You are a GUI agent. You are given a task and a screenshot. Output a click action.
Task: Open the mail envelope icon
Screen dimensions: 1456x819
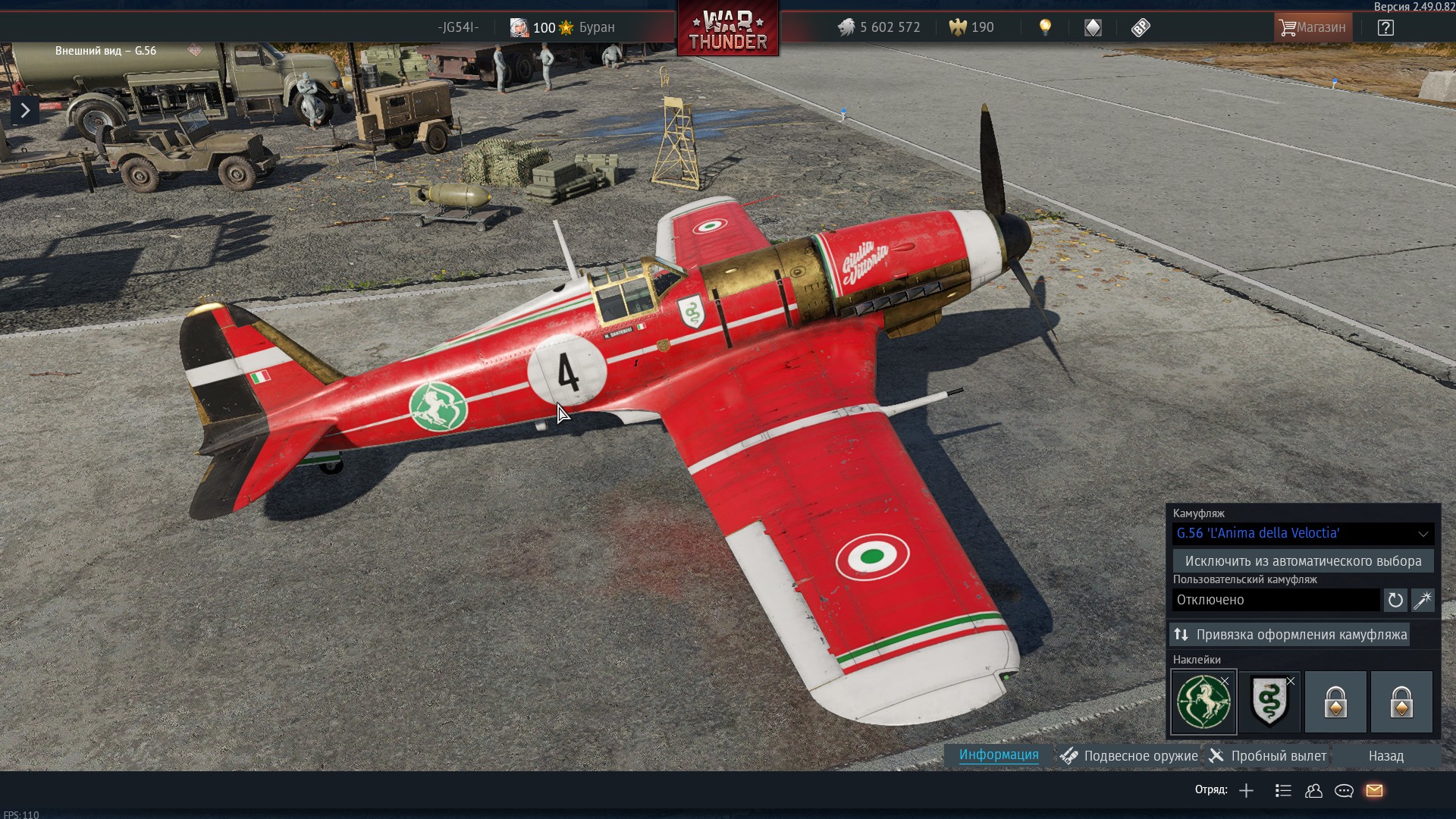pos(1374,791)
